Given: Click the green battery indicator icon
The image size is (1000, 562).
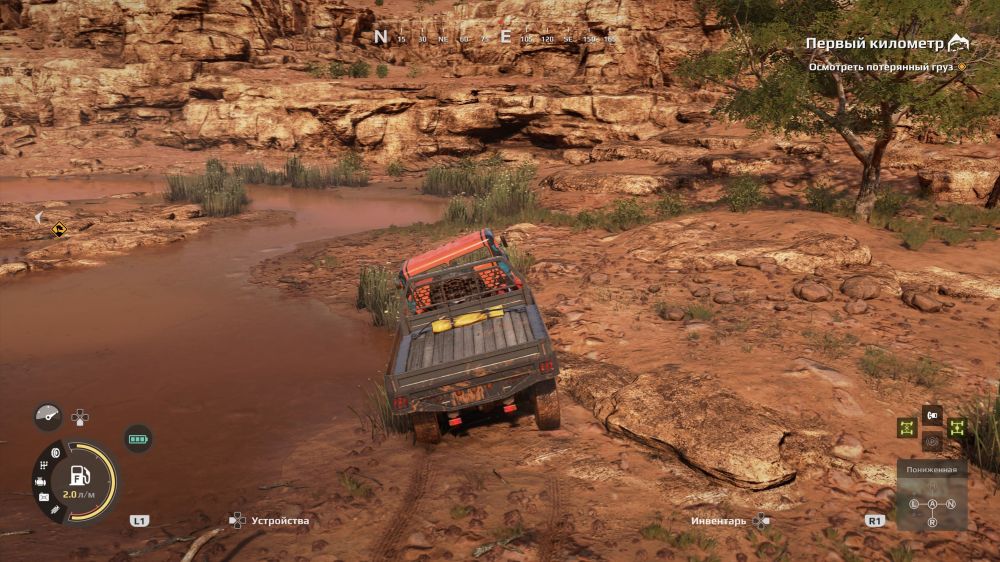Looking at the screenshot, I should tap(137, 438).
